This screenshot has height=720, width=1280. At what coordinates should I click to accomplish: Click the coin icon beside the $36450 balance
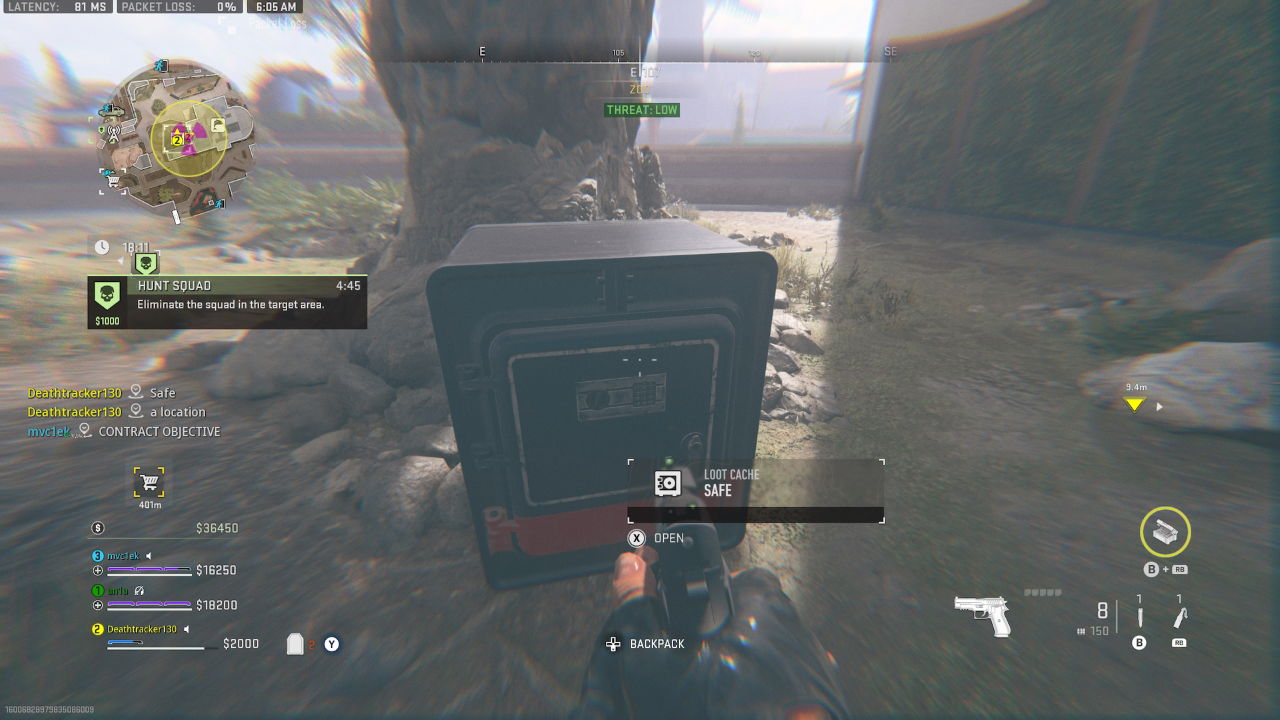98,528
